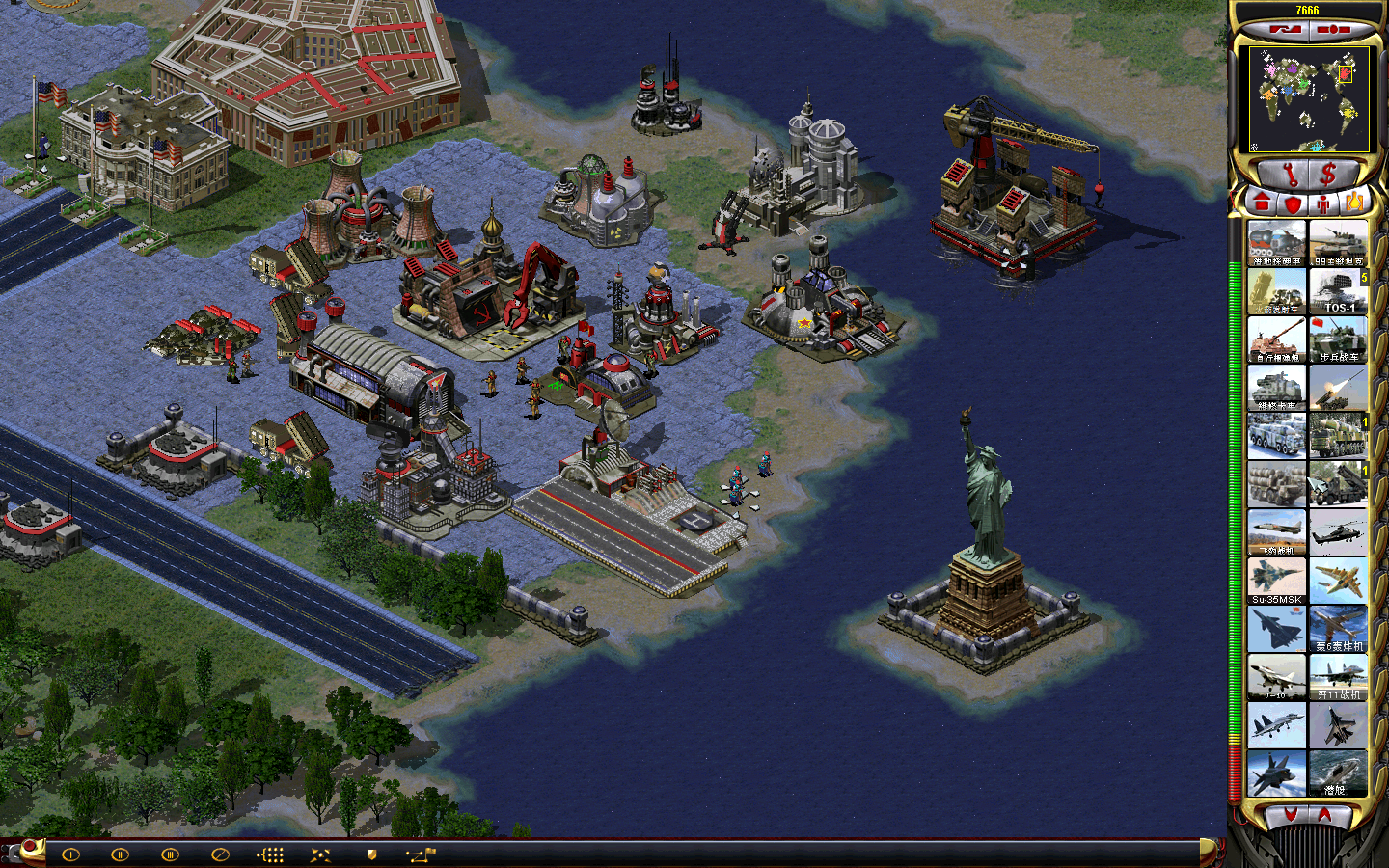Select control group III on the command bar
Image resolution: width=1389 pixels, height=868 pixels.
170,854
